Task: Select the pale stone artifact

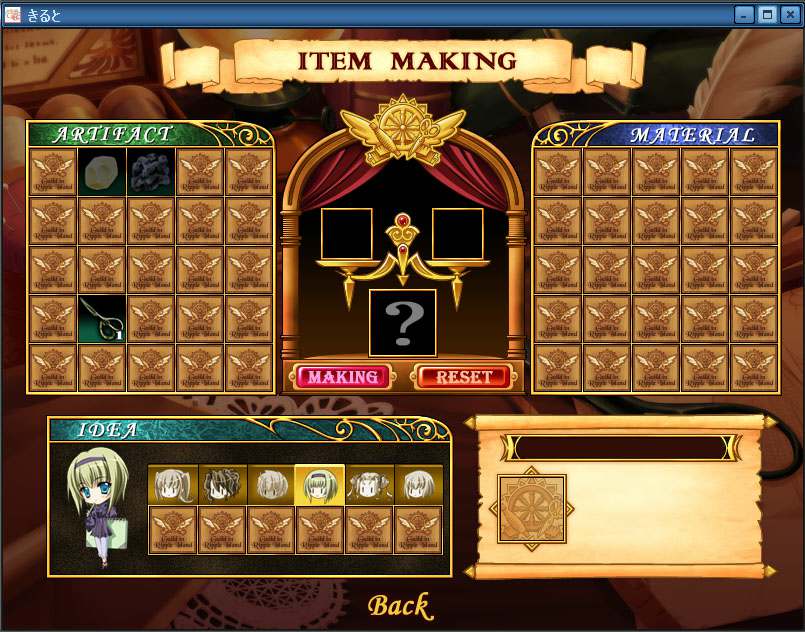Action: pos(102,172)
